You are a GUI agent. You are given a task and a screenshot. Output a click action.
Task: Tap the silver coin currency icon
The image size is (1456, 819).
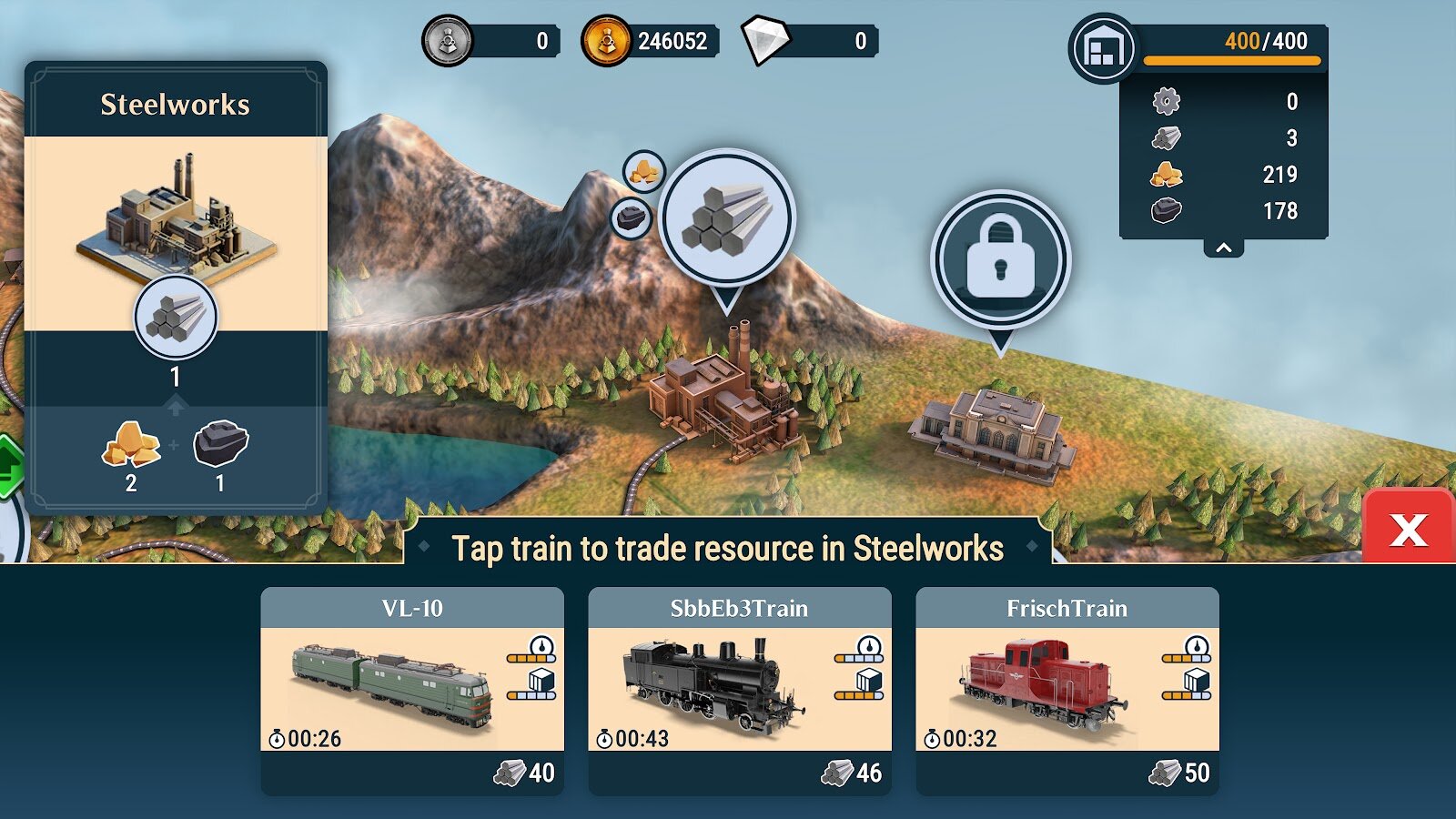point(447,41)
